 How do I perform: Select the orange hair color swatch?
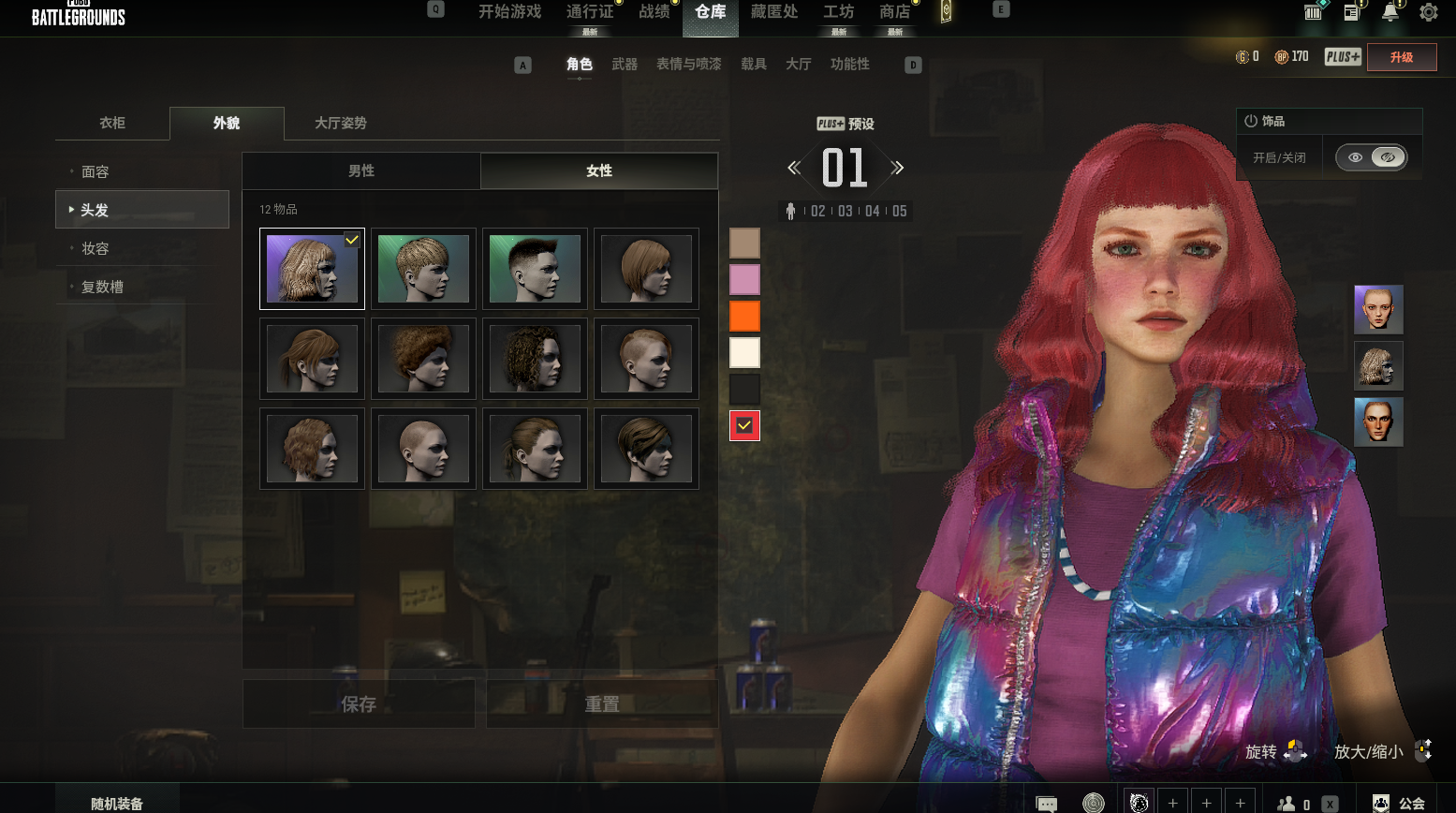pos(744,316)
